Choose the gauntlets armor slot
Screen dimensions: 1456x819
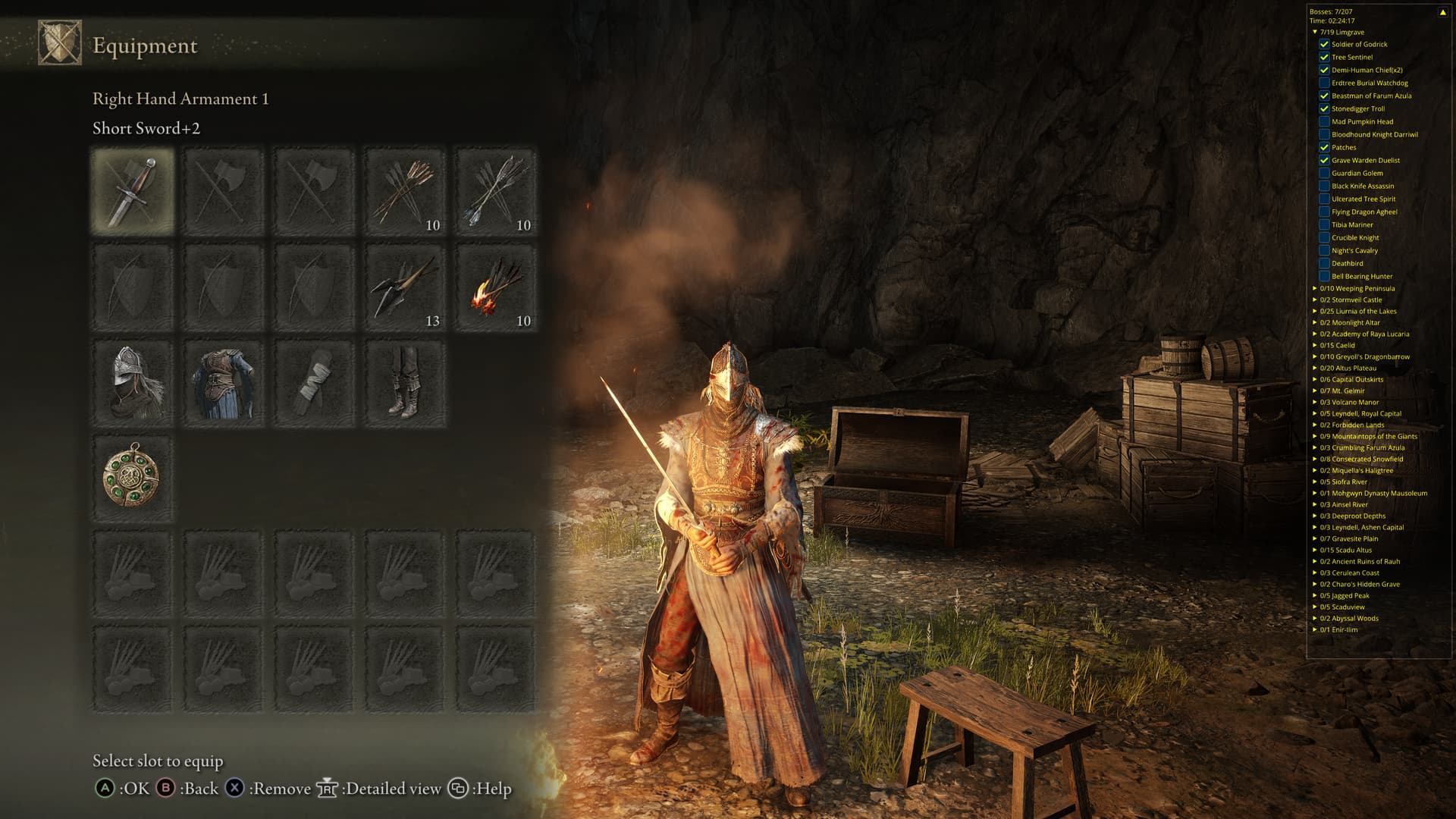click(314, 382)
